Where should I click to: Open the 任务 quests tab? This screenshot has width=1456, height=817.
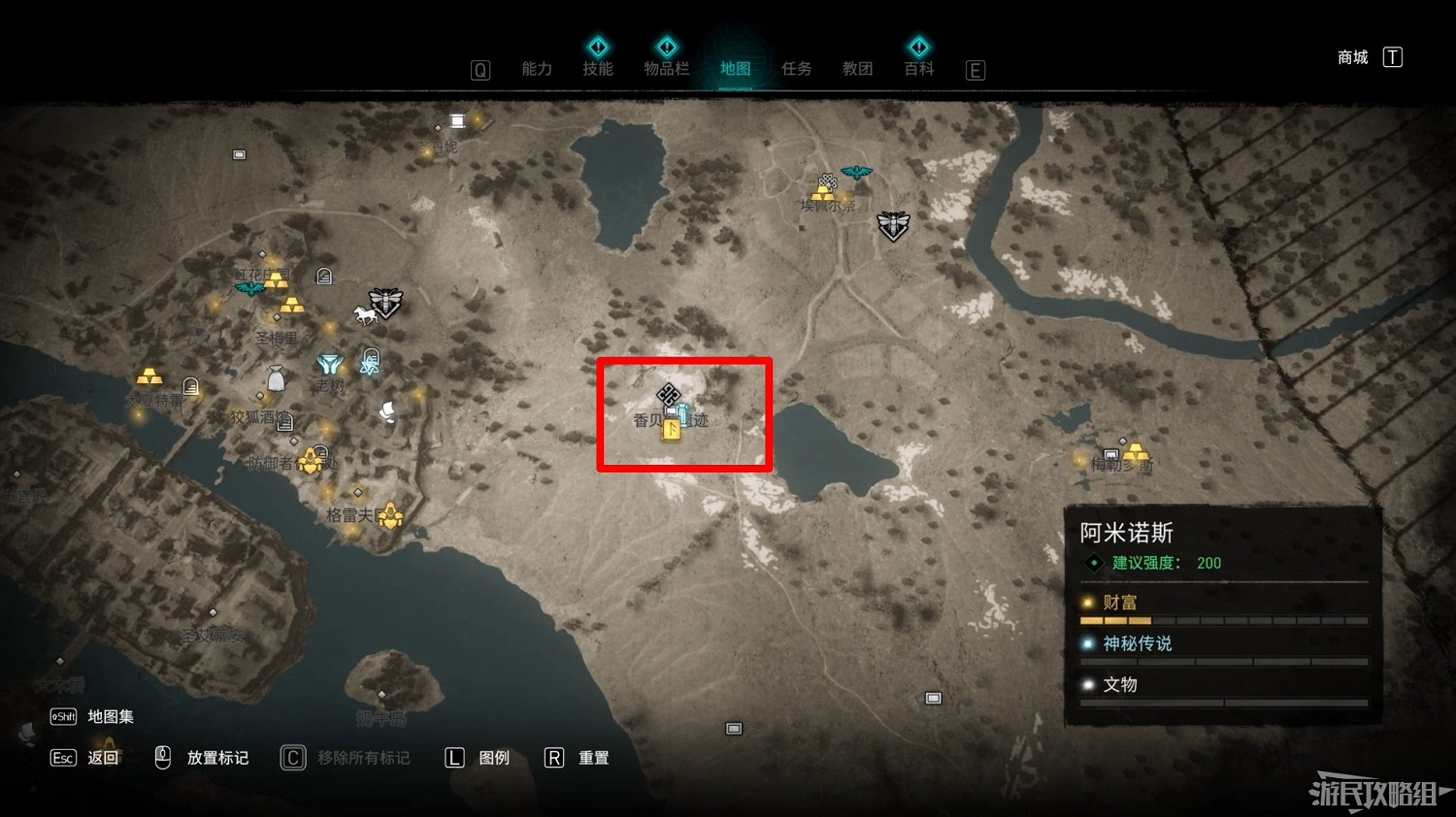[796, 68]
